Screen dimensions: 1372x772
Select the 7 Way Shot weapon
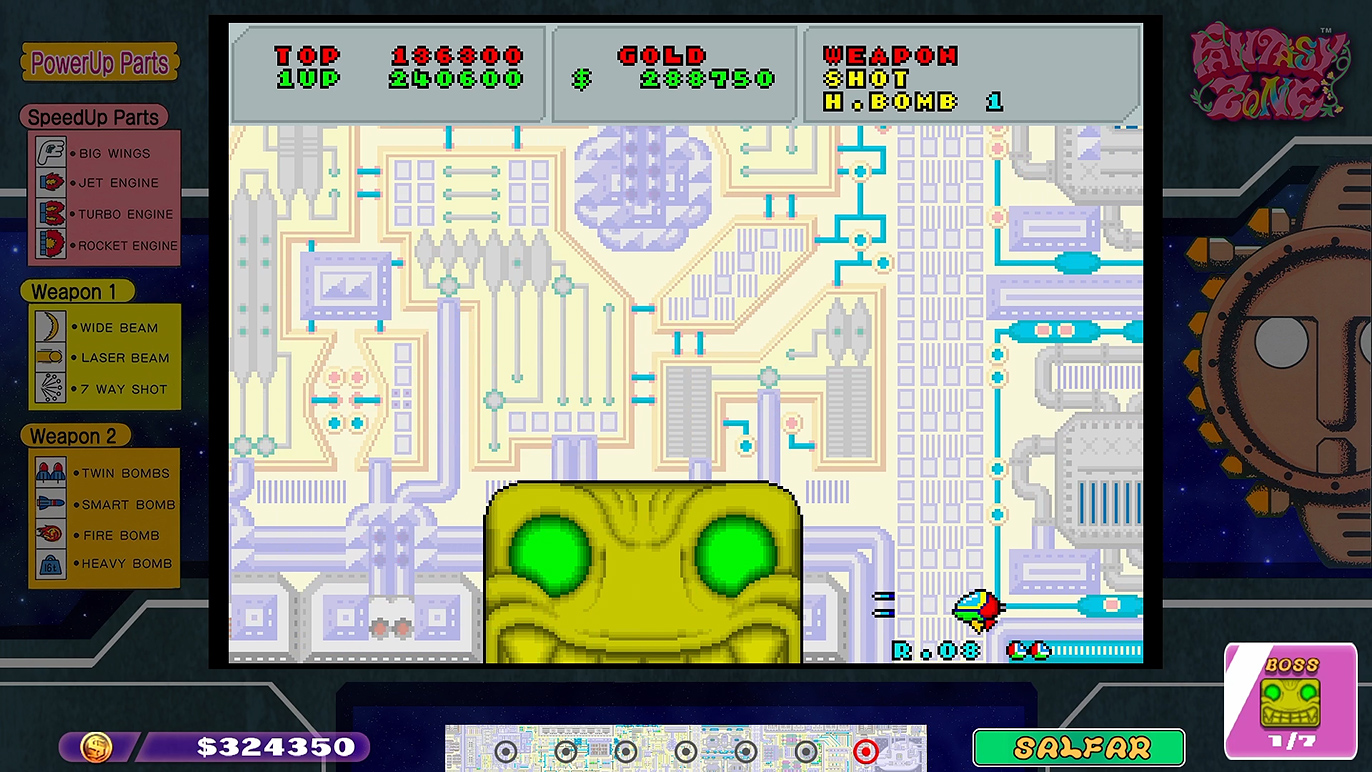tap(104, 389)
